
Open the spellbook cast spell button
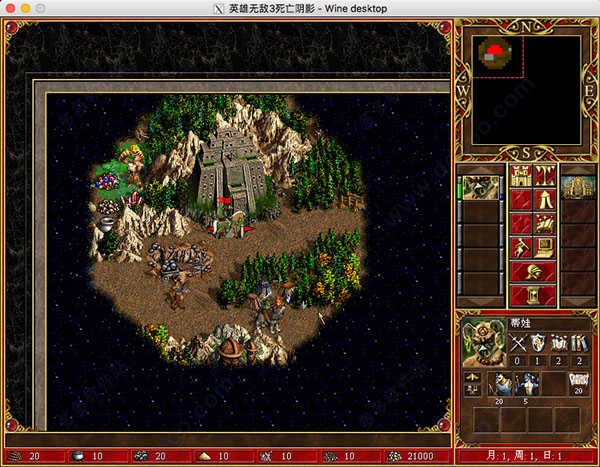(x=546, y=223)
